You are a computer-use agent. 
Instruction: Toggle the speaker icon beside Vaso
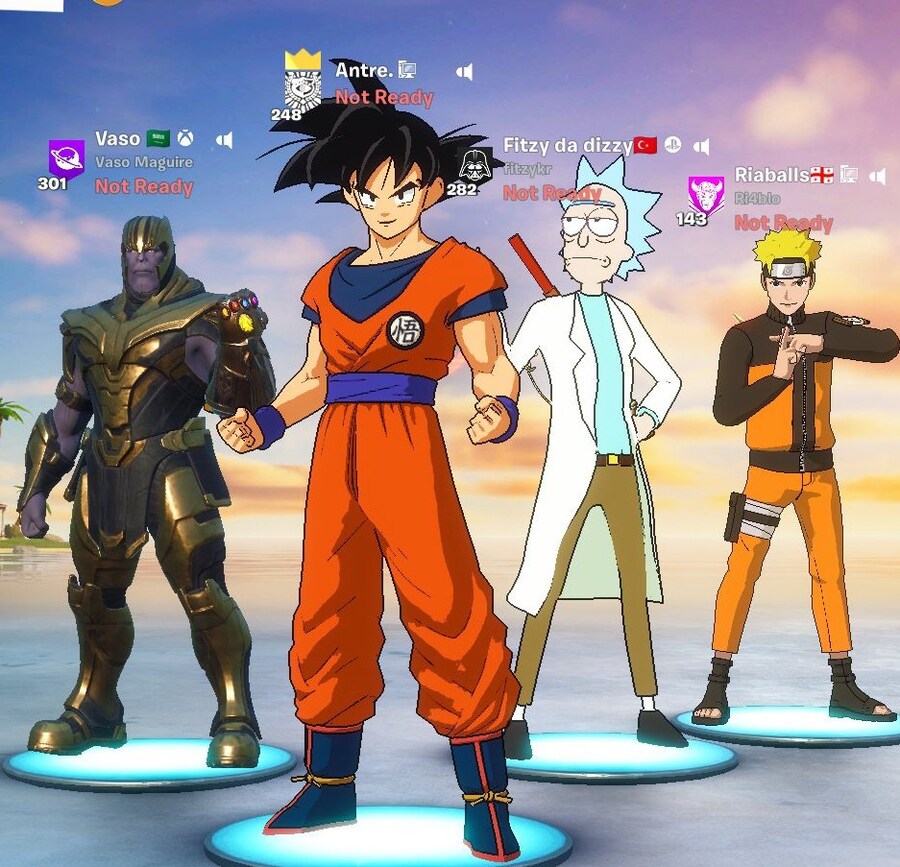coord(225,139)
